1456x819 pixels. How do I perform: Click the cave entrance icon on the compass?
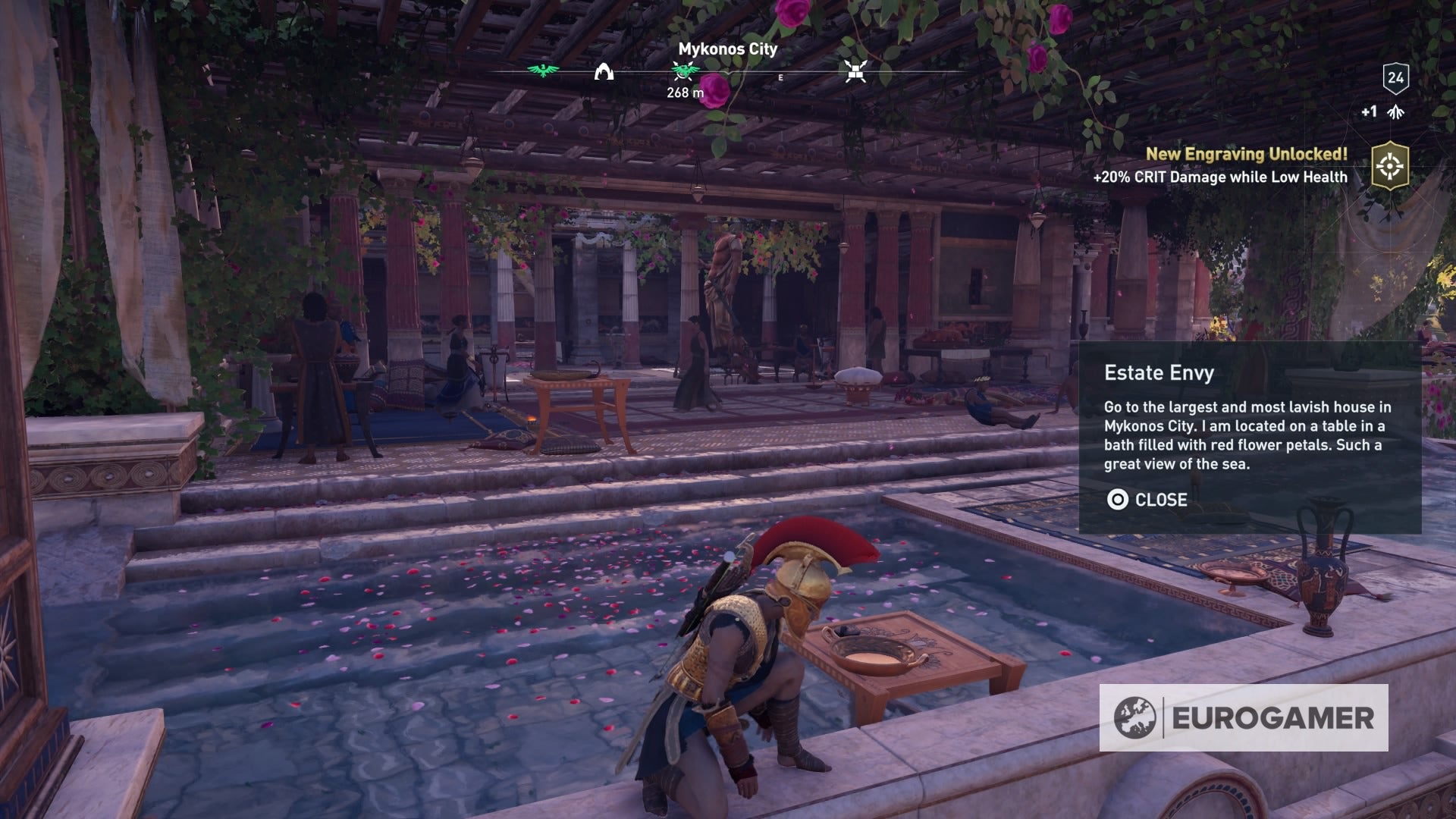(603, 73)
